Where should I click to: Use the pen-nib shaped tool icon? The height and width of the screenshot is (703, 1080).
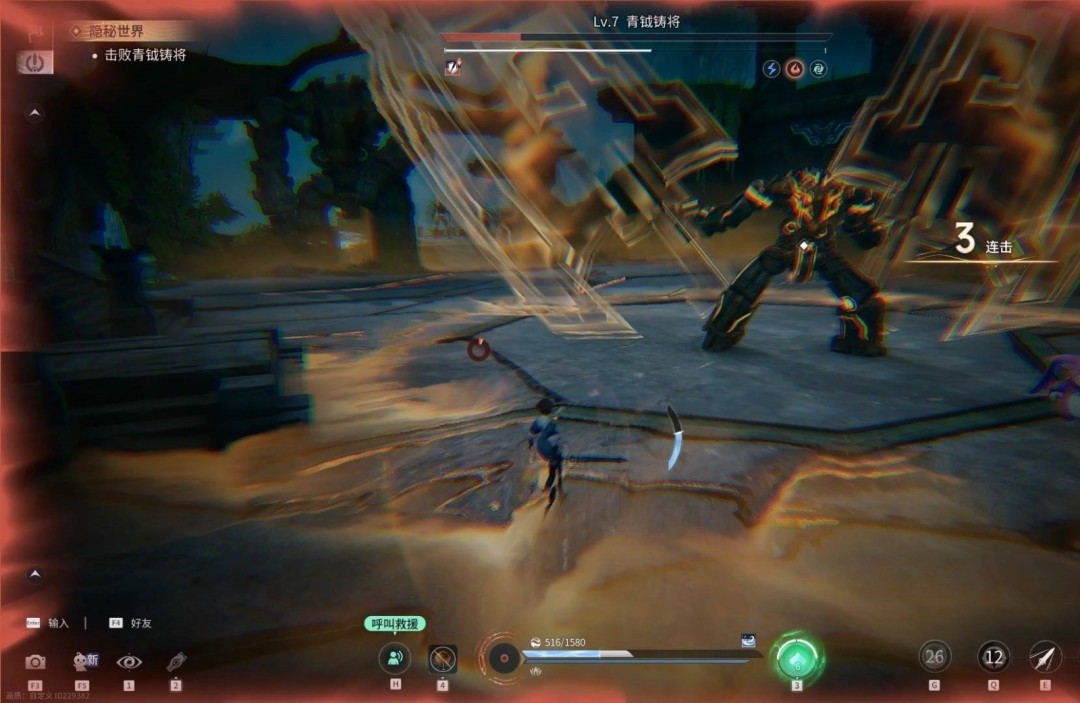pyautogui.click(x=176, y=661)
